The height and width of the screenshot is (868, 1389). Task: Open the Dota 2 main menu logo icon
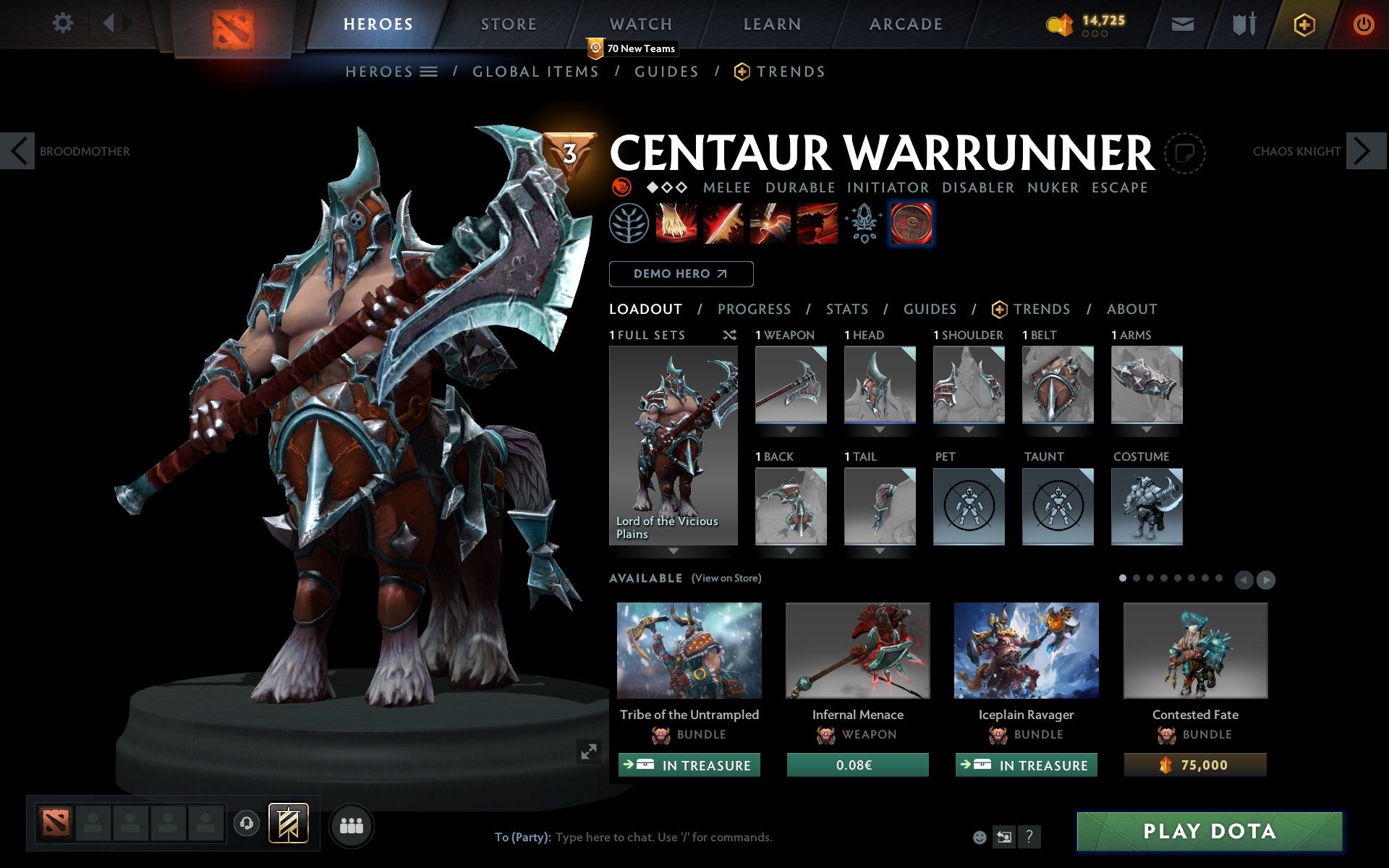tap(233, 24)
